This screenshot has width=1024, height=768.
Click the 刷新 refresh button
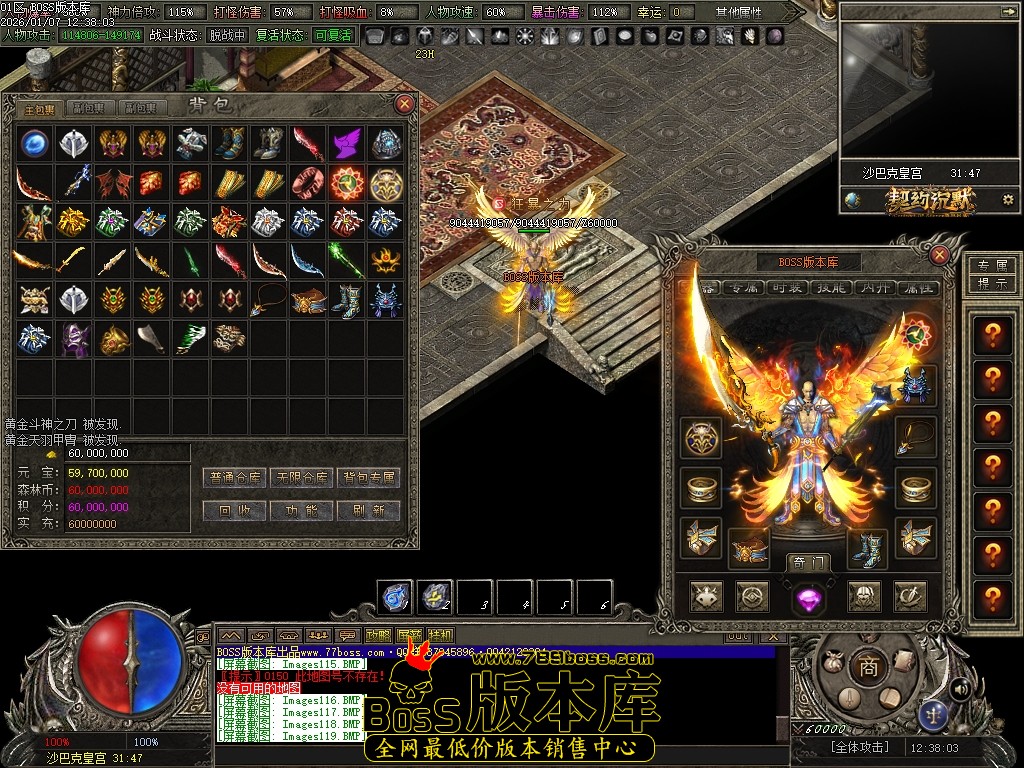pos(368,510)
